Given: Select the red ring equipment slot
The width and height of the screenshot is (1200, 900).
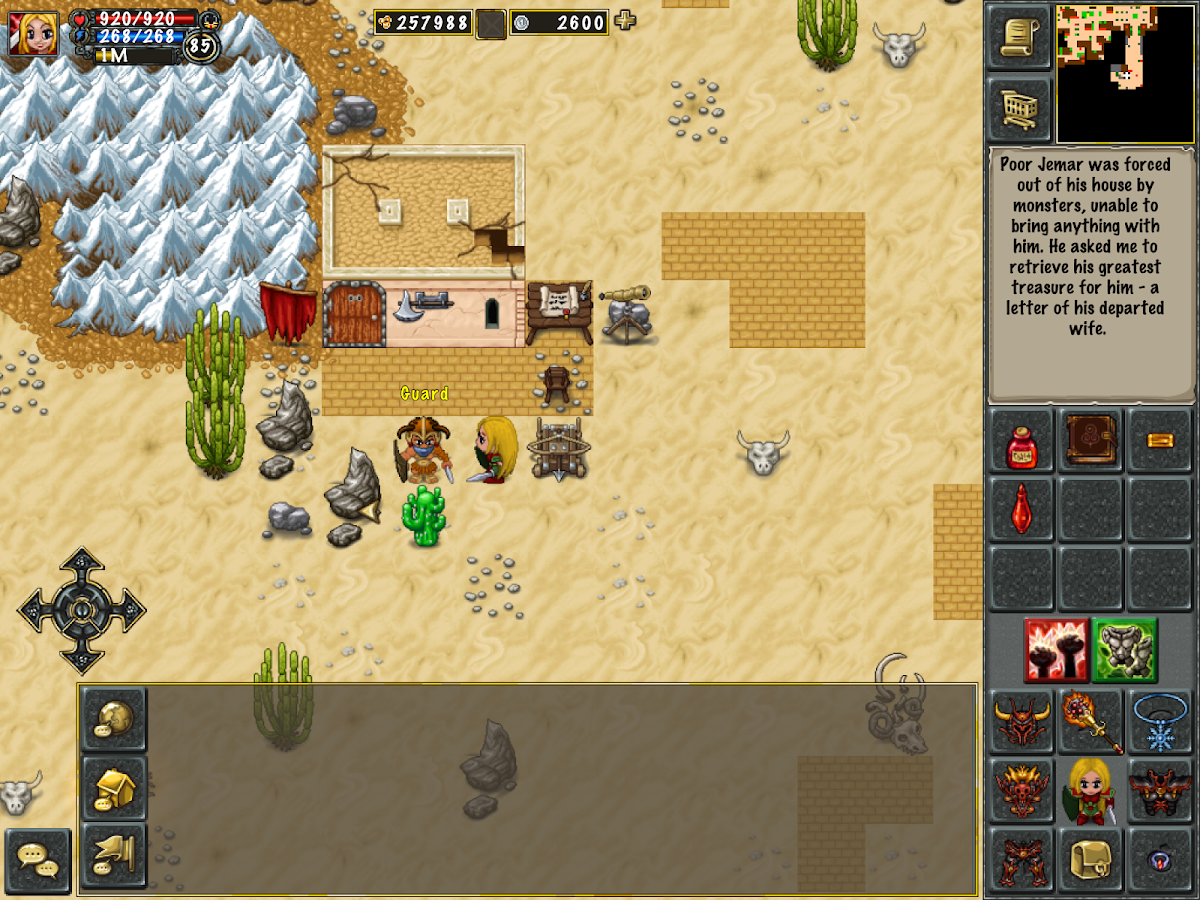Looking at the screenshot, I should coord(1160,858).
